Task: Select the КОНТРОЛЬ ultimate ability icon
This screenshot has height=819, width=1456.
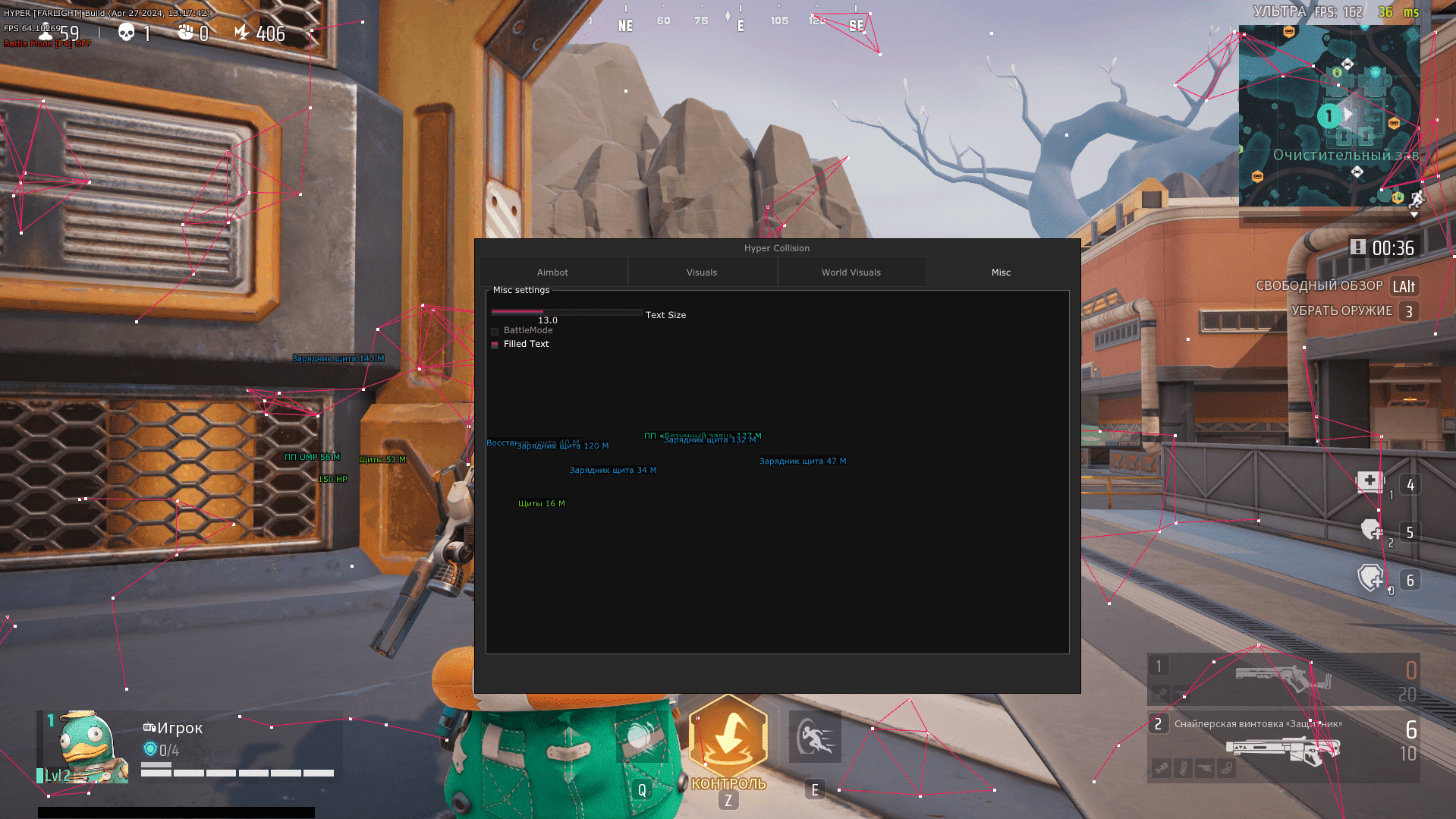Action: tap(728, 735)
